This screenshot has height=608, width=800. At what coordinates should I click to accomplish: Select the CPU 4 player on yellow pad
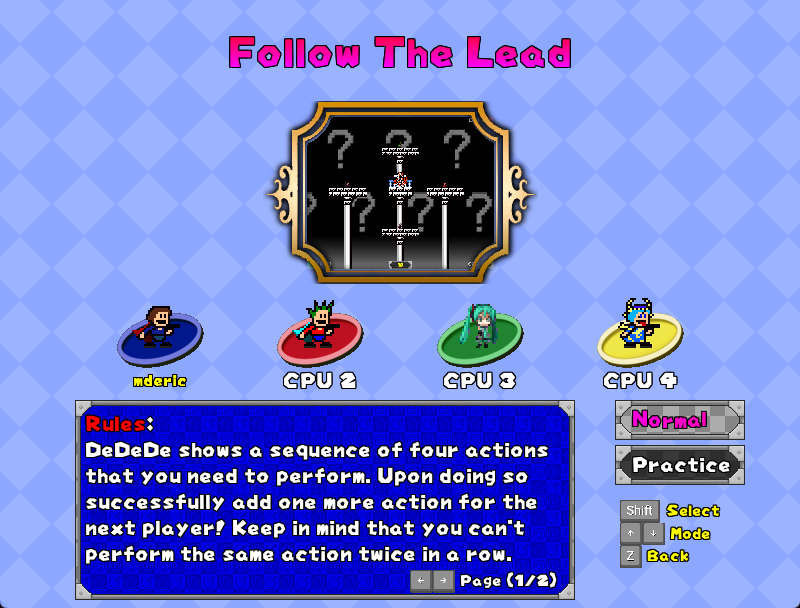[x=639, y=333]
